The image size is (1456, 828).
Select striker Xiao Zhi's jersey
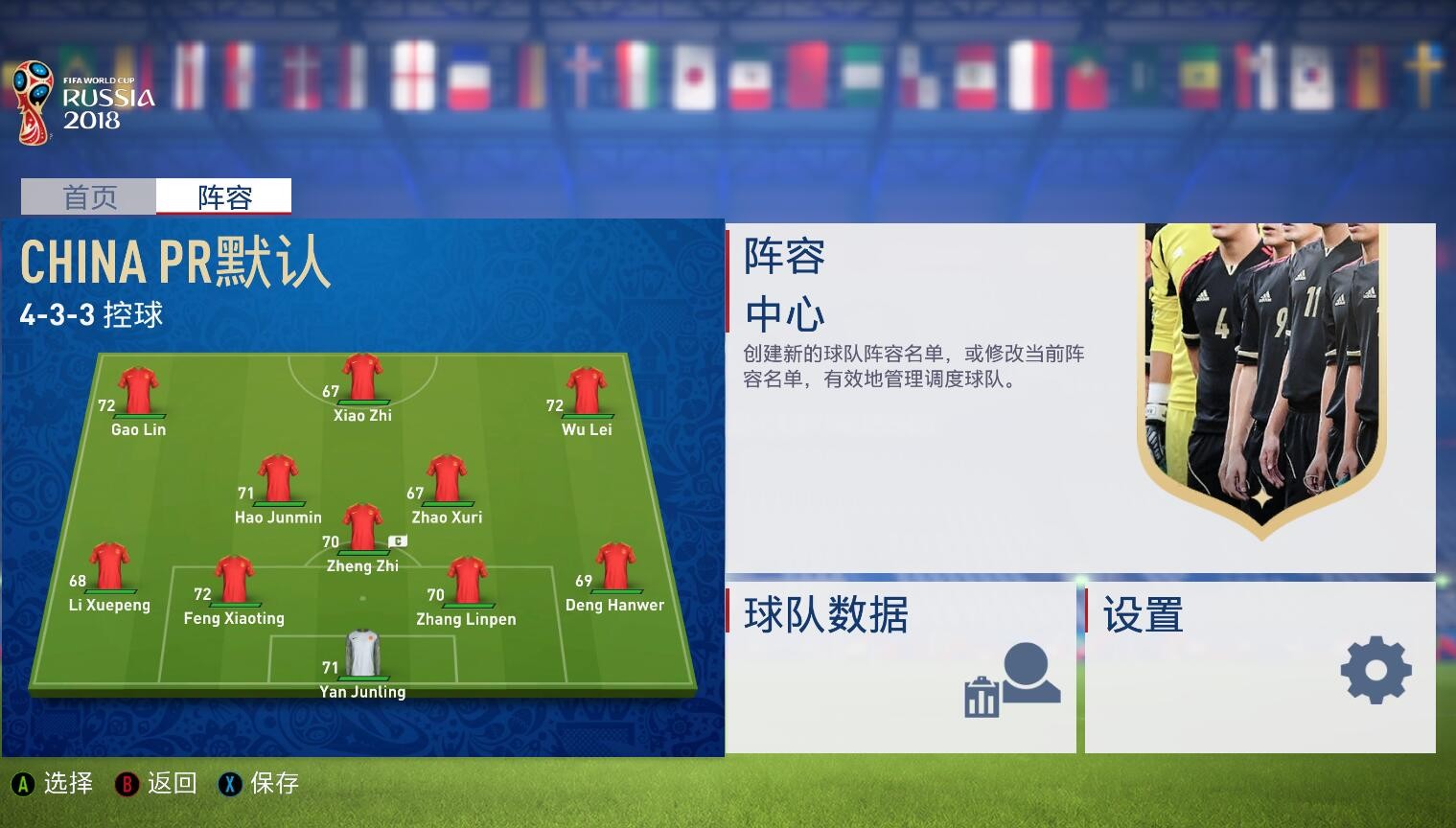(x=362, y=376)
